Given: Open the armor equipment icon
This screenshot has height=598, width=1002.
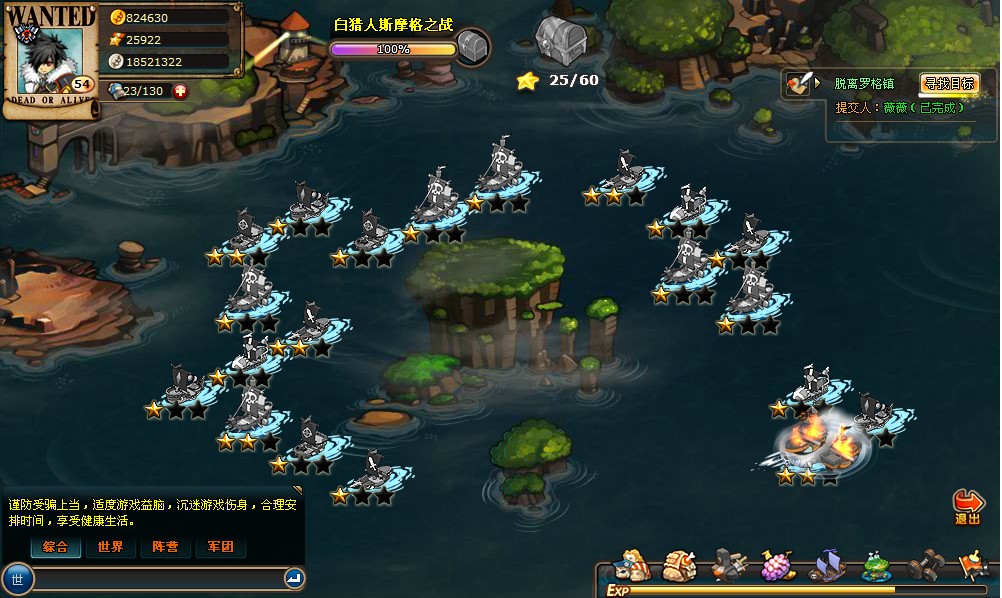Looking at the screenshot, I should coord(680,565).
